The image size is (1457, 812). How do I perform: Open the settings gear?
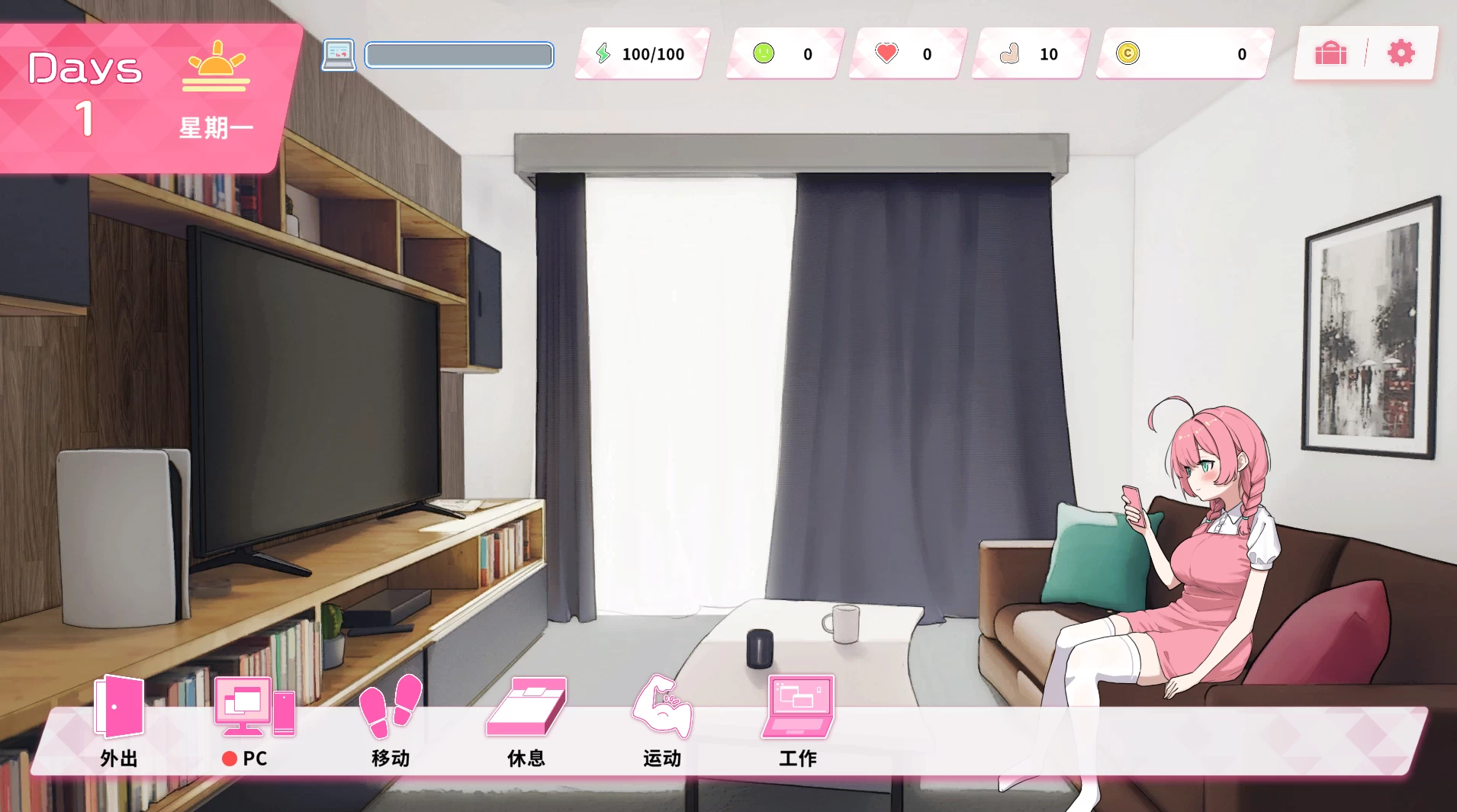point(1401,53)
